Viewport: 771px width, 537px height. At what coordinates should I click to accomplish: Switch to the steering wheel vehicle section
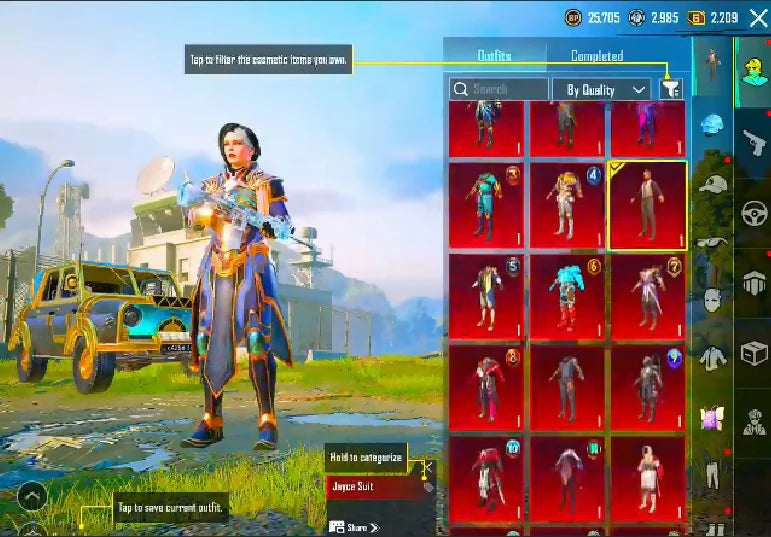pyautogui.click(x=753, y=213)
